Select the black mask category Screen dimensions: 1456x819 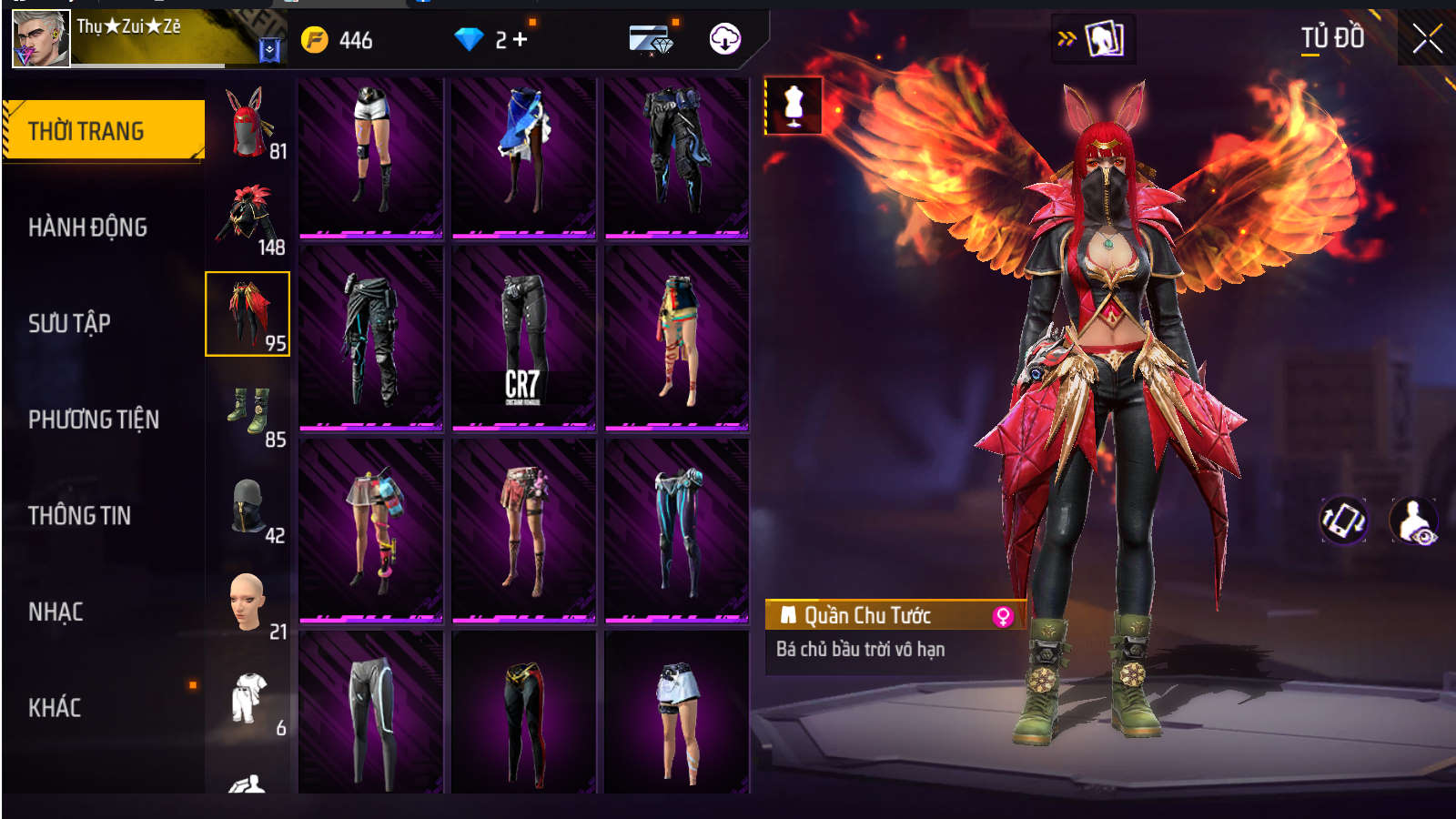tap(248, 507)
